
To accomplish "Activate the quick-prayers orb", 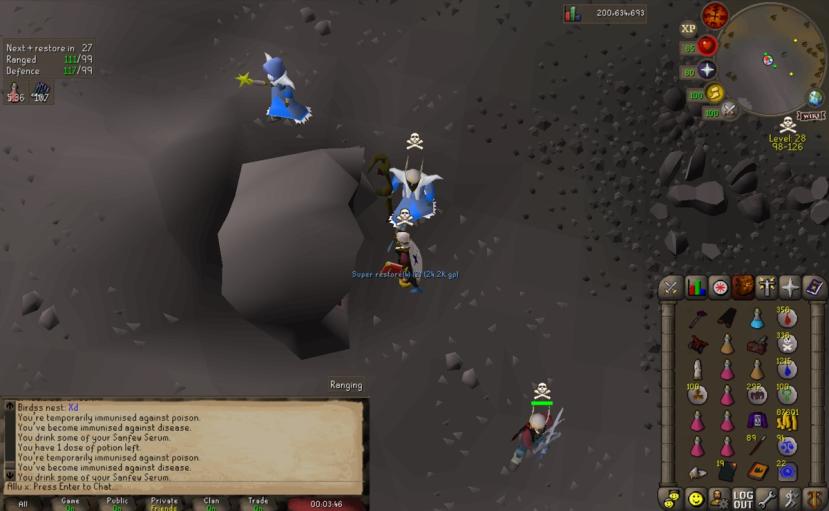I will click(x=707, y=69).
